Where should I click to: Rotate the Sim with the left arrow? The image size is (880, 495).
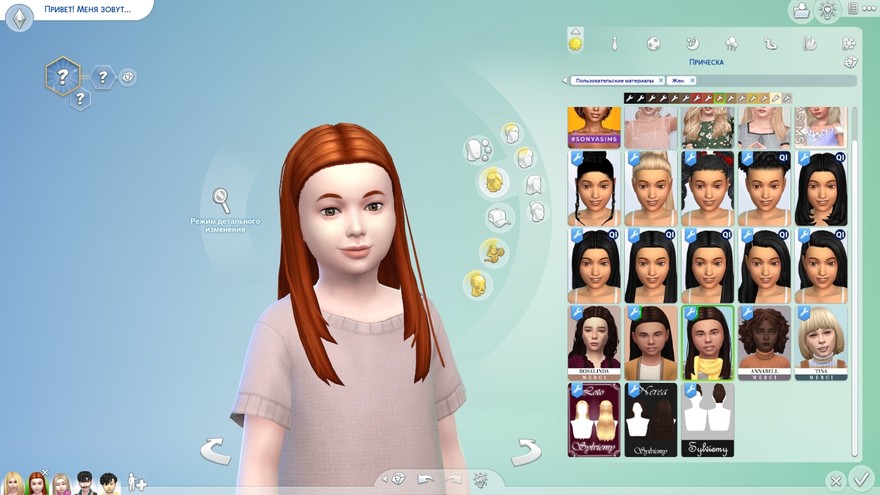(215, 451)
